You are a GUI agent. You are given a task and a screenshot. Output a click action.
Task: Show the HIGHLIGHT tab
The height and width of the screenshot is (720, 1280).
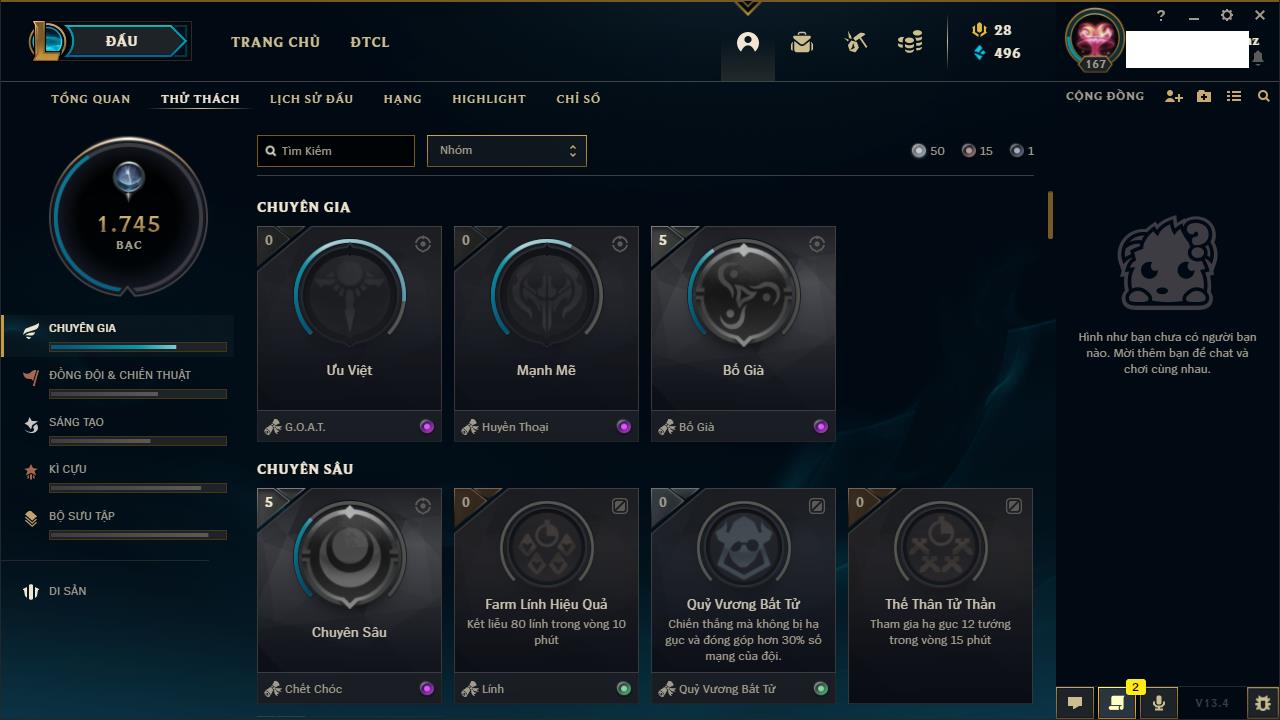(x=488, y=99)
